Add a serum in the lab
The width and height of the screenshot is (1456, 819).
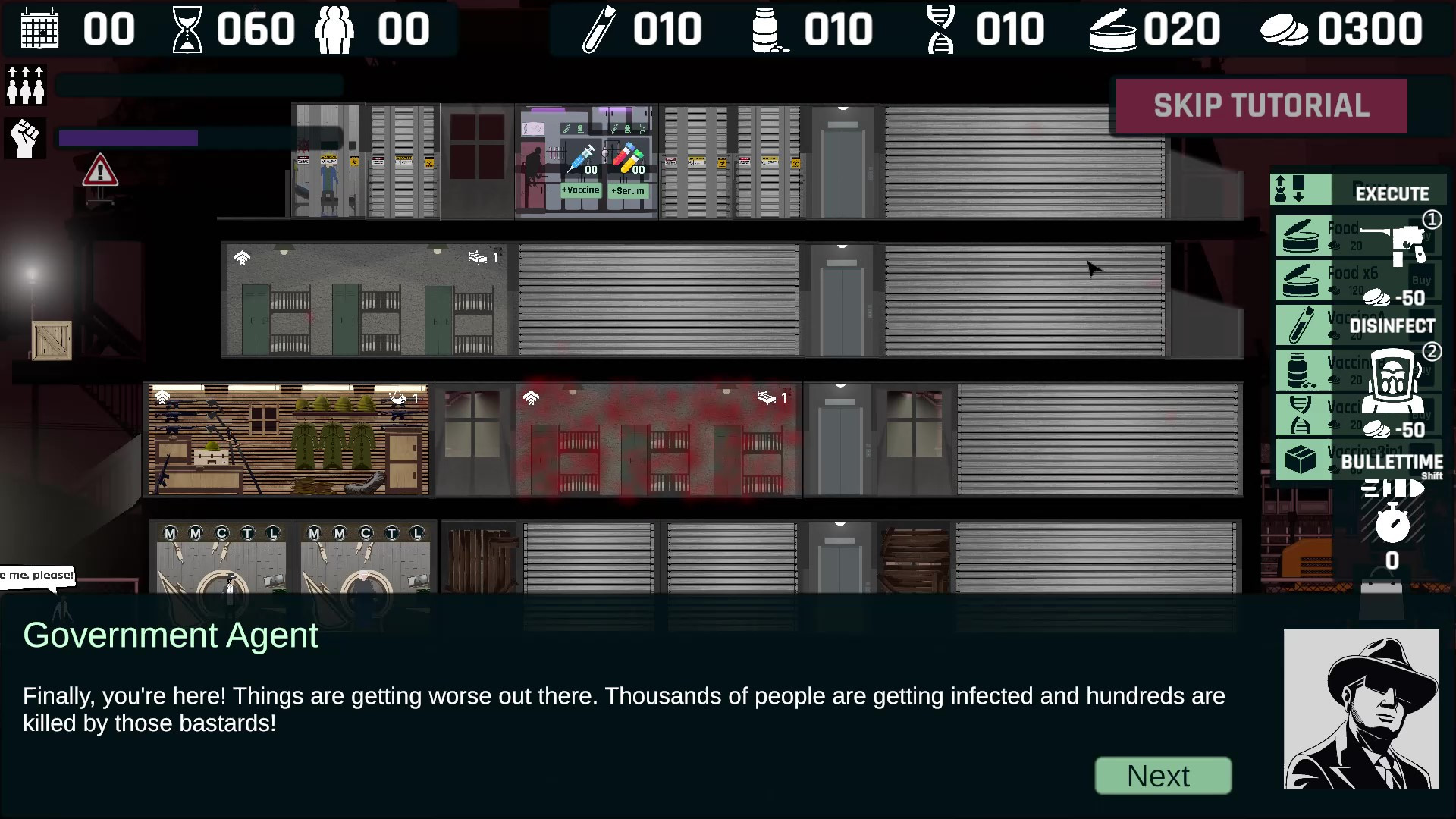628,190
